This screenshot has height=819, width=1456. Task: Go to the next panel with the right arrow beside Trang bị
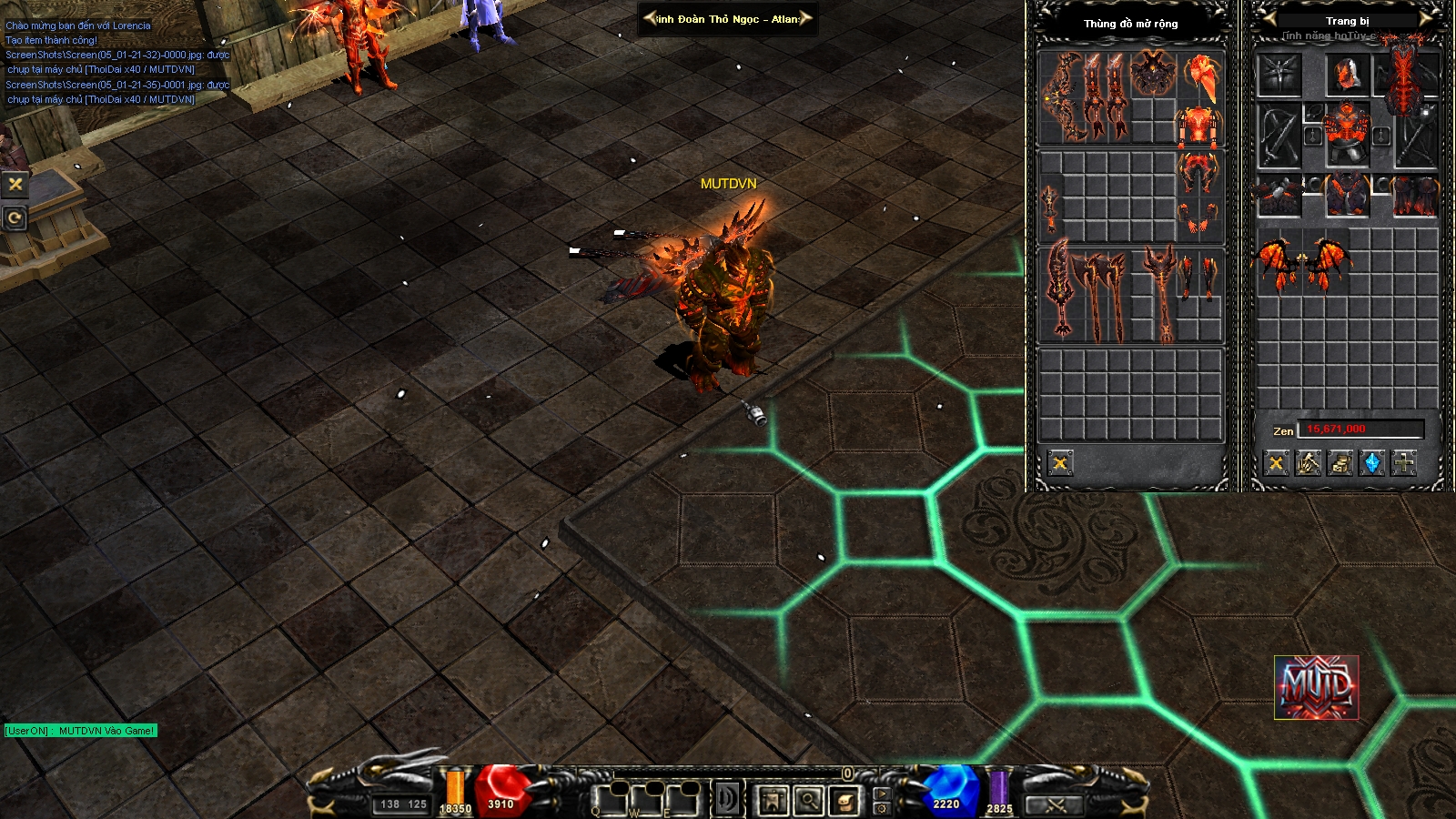click(1429, 17)
